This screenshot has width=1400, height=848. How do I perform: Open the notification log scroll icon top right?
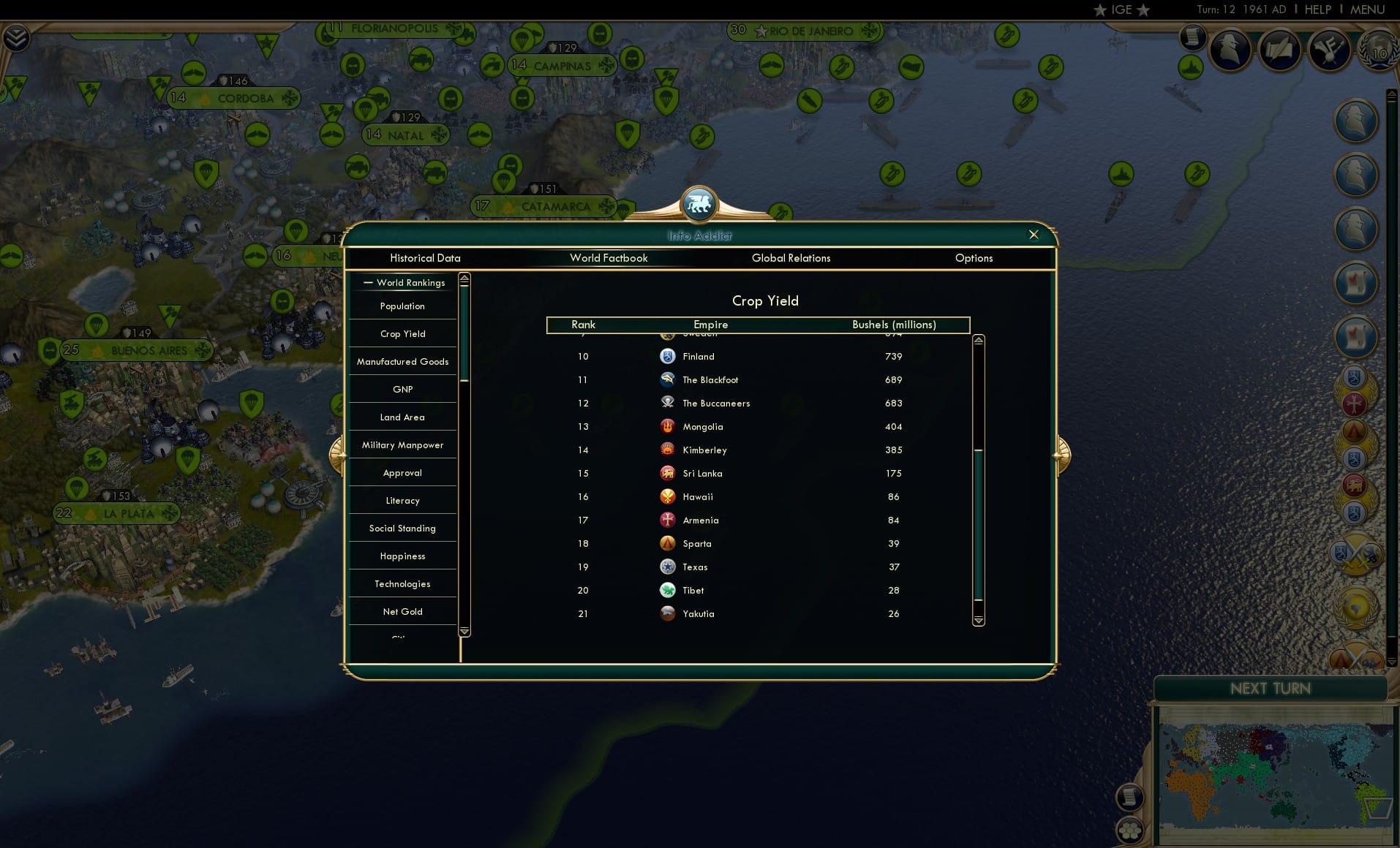tap(1192, 37)
